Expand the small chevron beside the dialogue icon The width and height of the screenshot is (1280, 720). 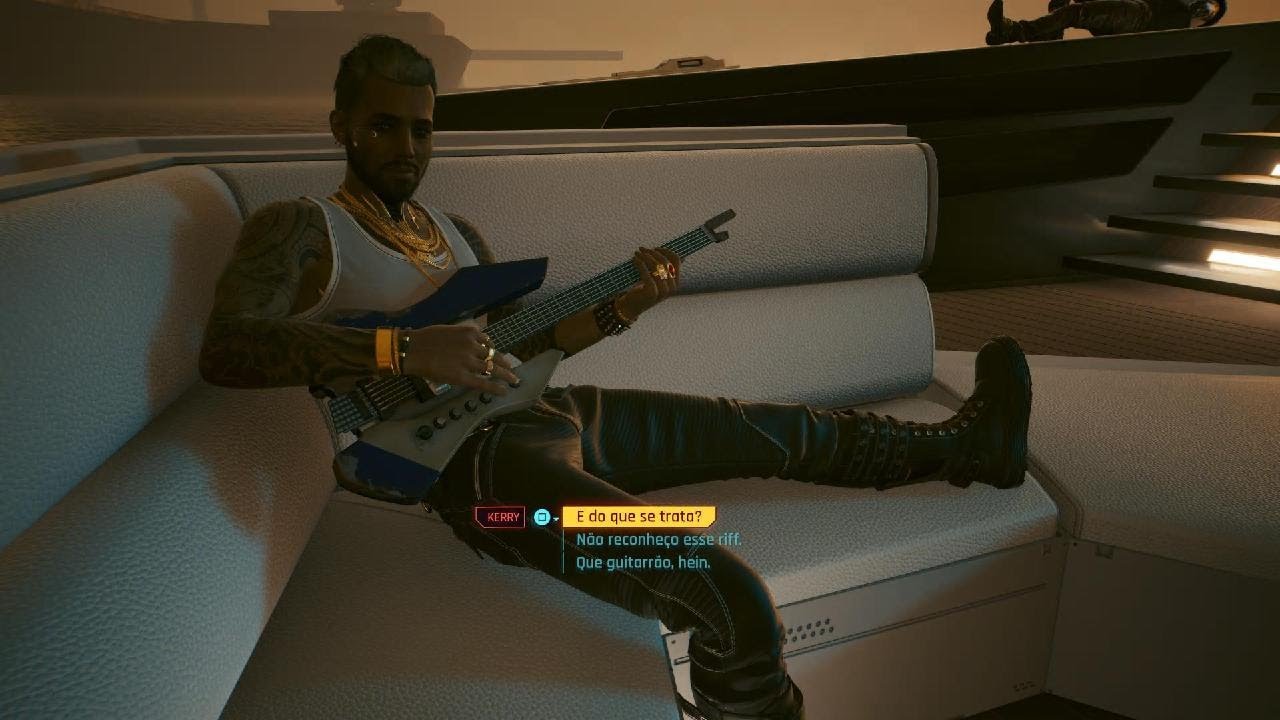pos(556,518)
